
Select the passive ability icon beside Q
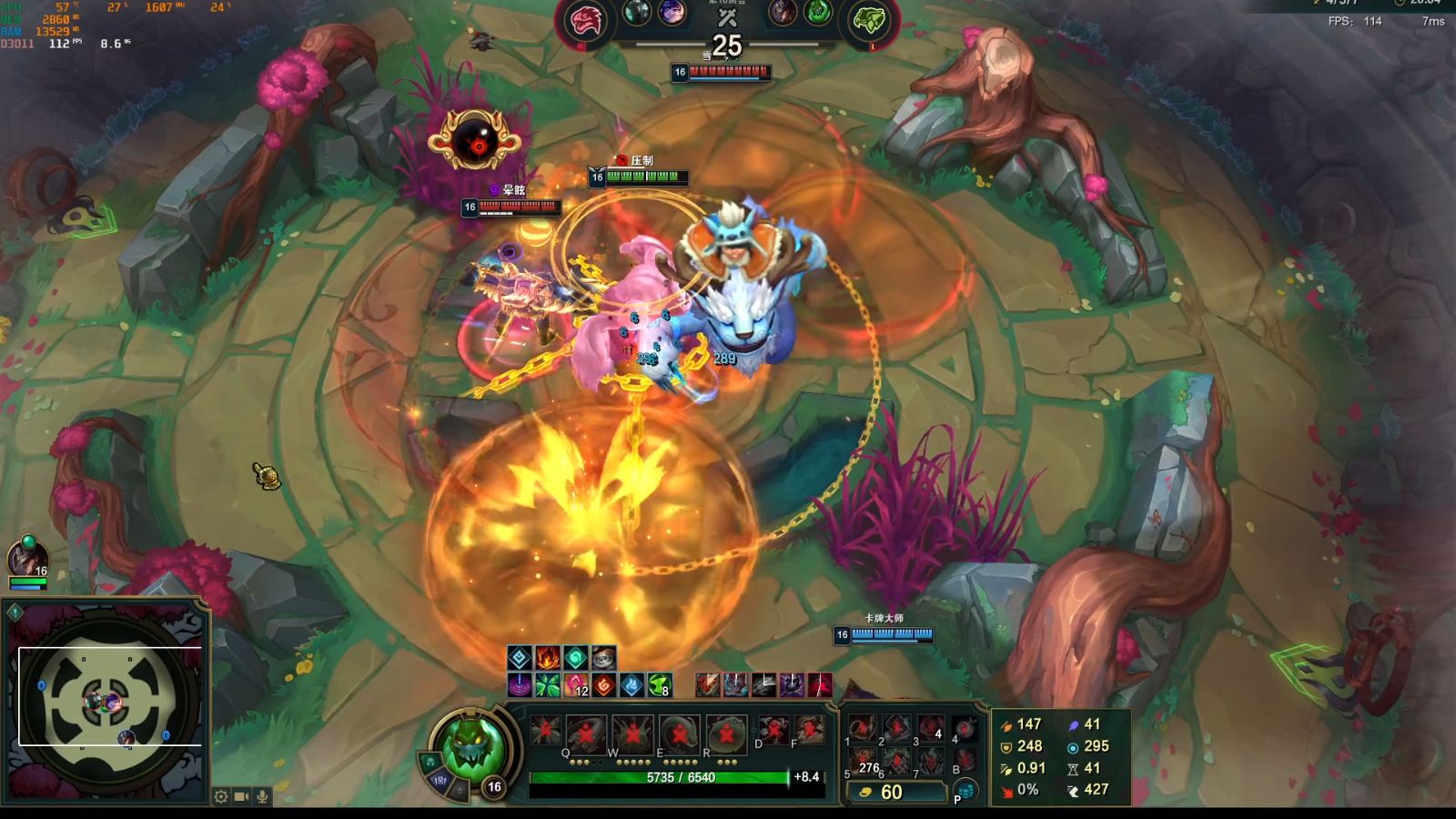(x=546, y=731)
